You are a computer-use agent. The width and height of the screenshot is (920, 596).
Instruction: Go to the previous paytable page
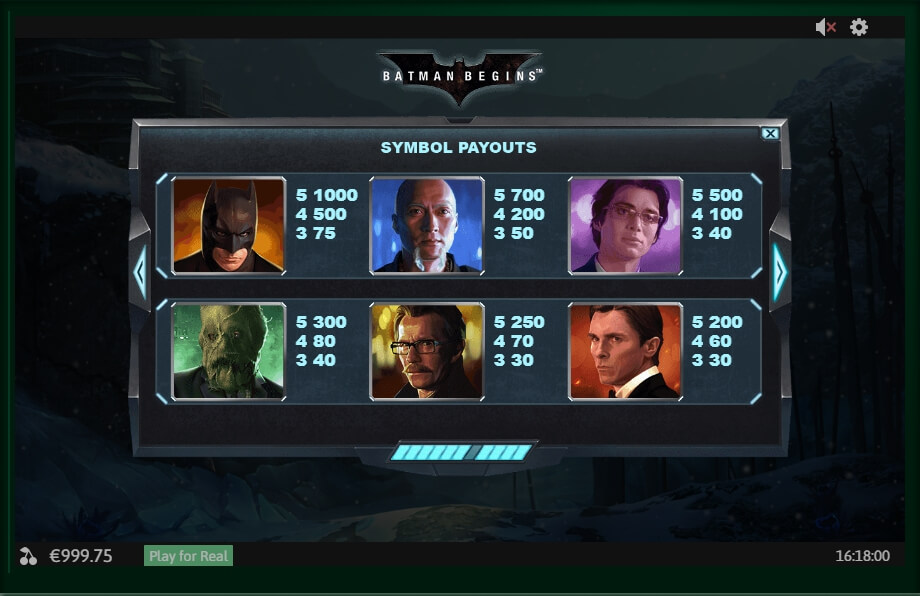[x=140, y=271]
